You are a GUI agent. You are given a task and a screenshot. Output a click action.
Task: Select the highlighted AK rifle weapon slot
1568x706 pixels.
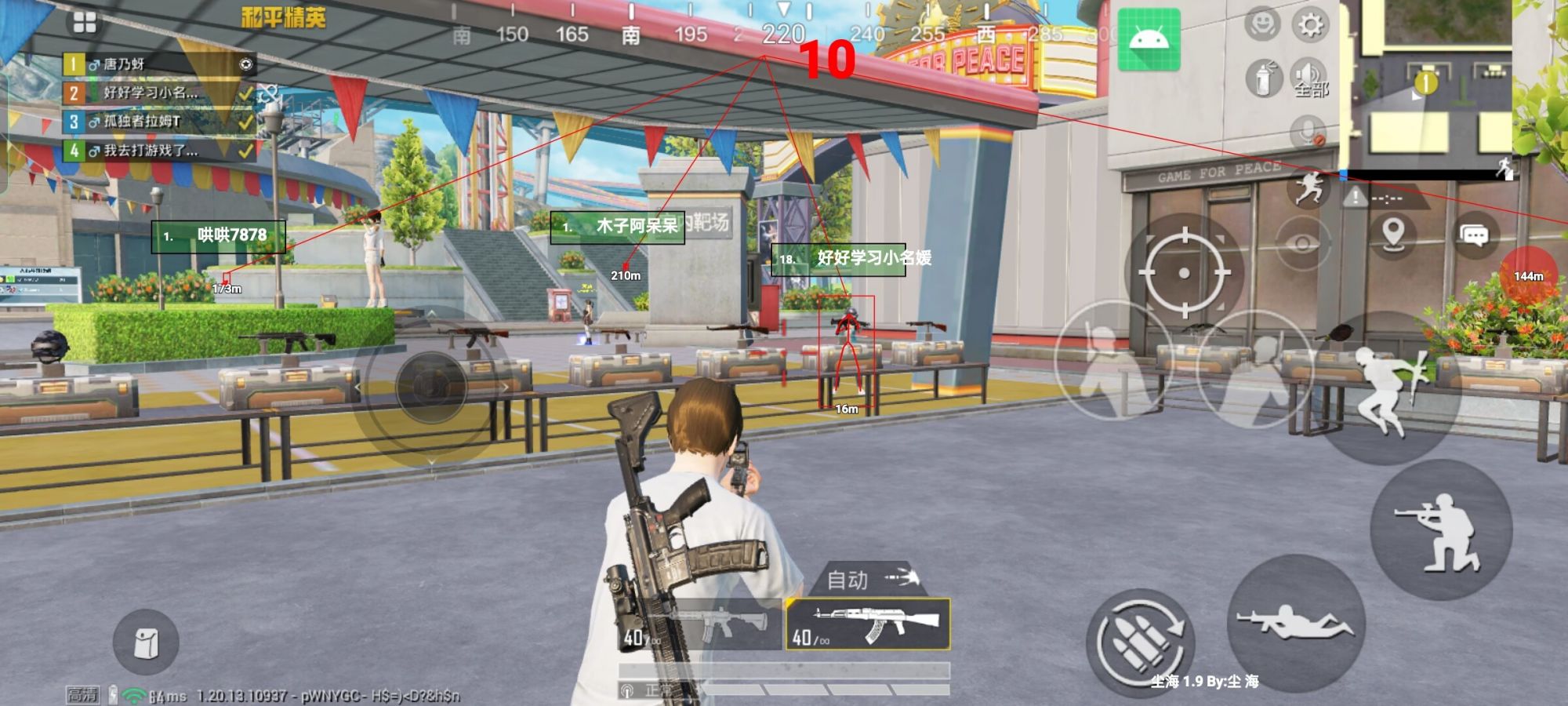point(868,624)
